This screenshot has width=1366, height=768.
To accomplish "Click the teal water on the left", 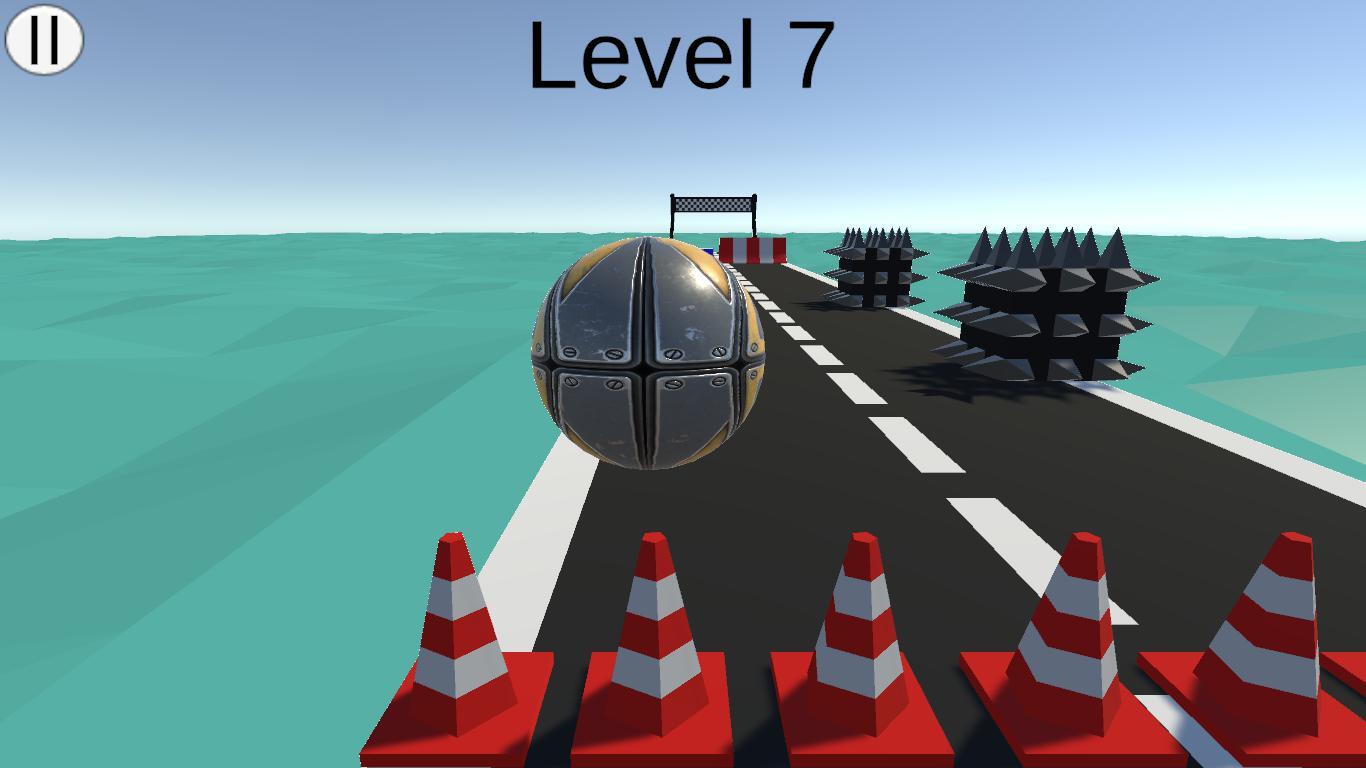I will pos(200,400).
